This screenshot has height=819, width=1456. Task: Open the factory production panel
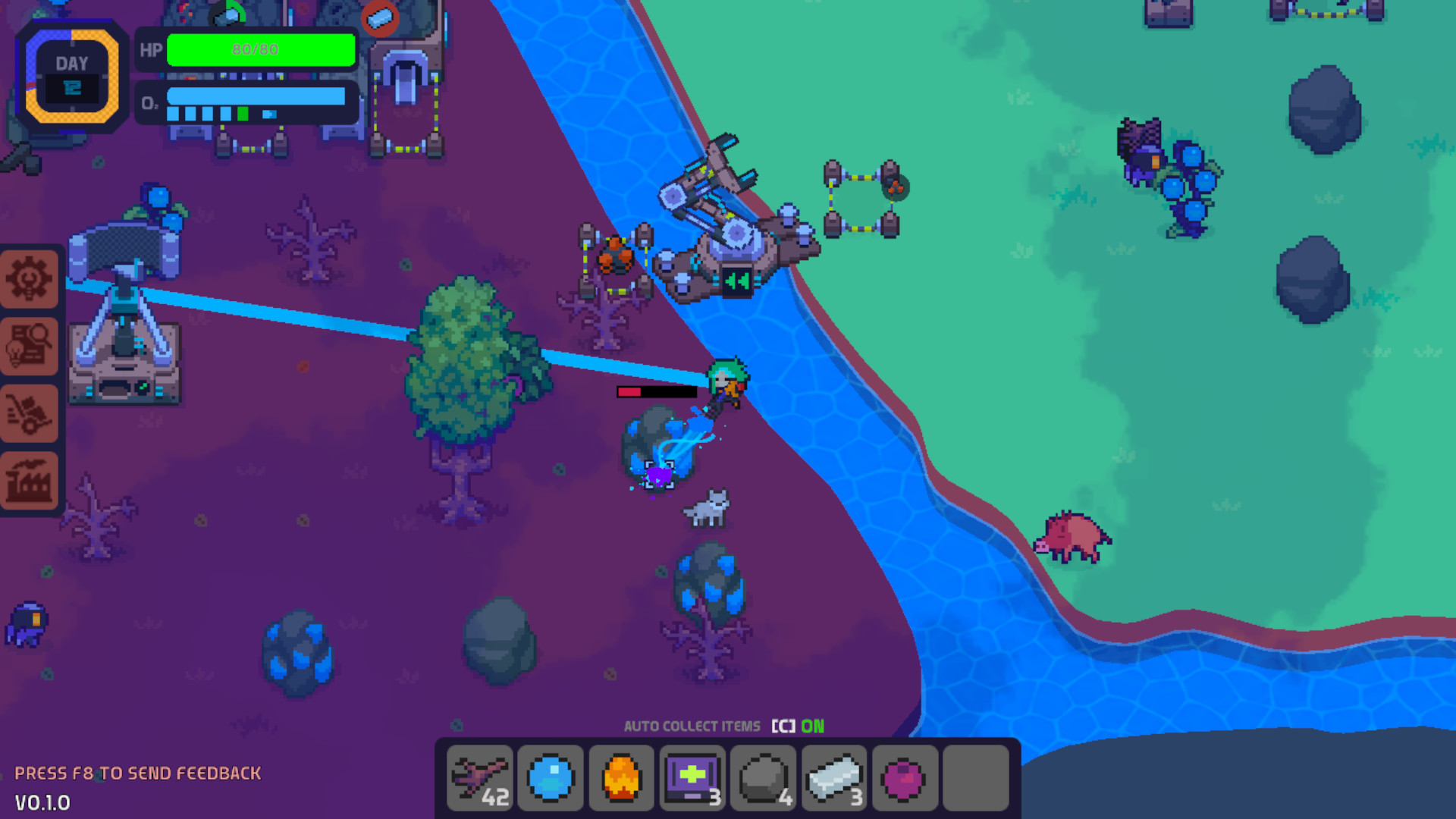[x=30, y=480]
